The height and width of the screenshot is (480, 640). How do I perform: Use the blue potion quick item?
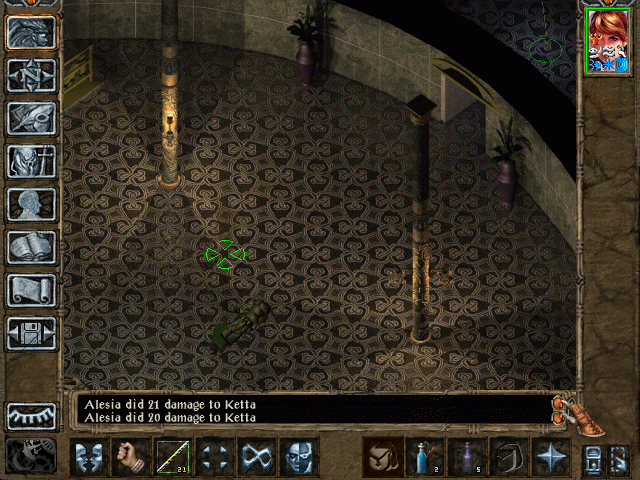click(x=425, y=458)
